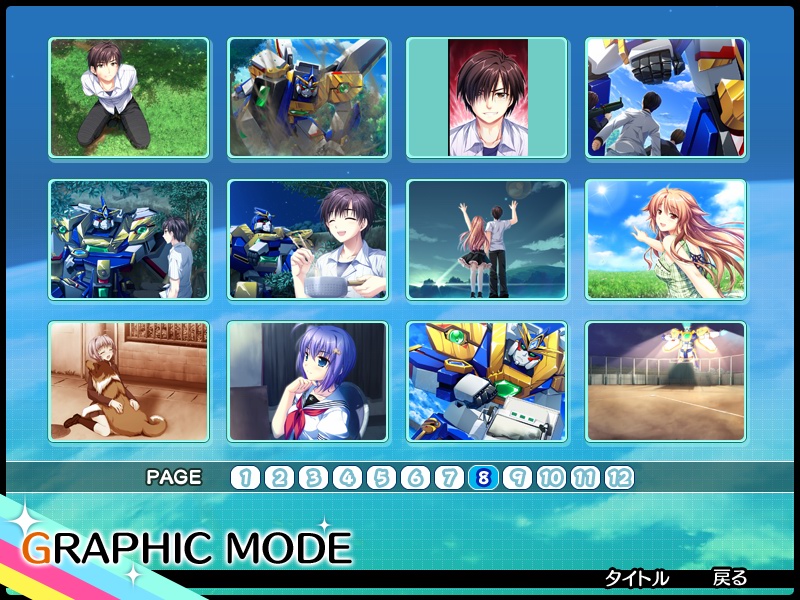Image resolution: width=800 pixels, height=600 pixels.
Task: Switch to page 9
Action: (x=517, y=478)
